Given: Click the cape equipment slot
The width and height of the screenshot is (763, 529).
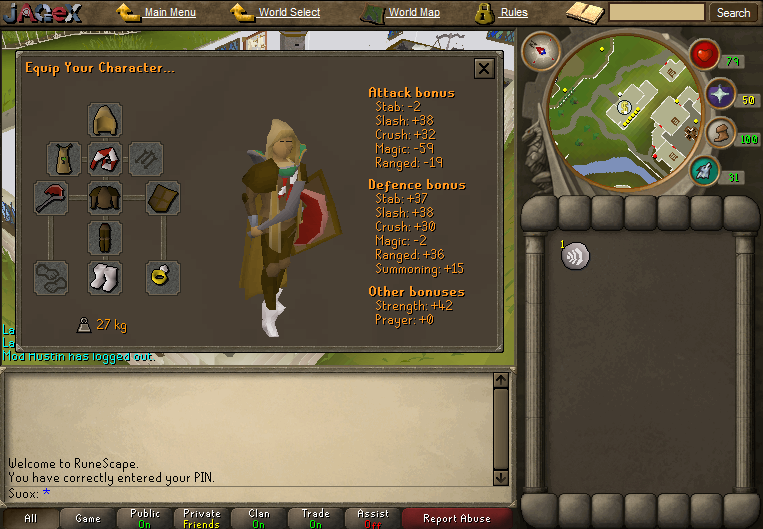Looking at the screenshot, I should [x=64, y=158].
